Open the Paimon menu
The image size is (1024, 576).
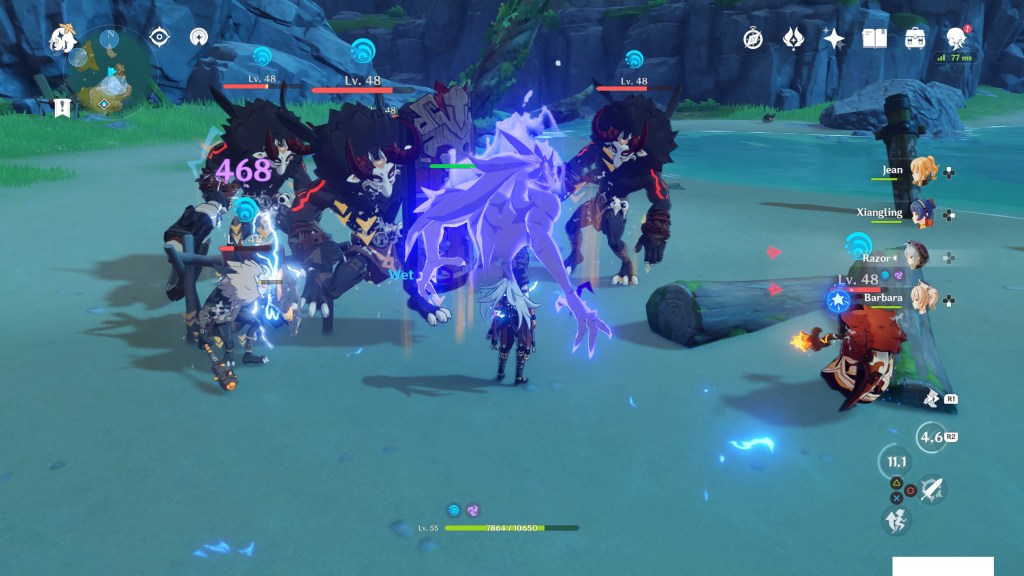point(63,39)
